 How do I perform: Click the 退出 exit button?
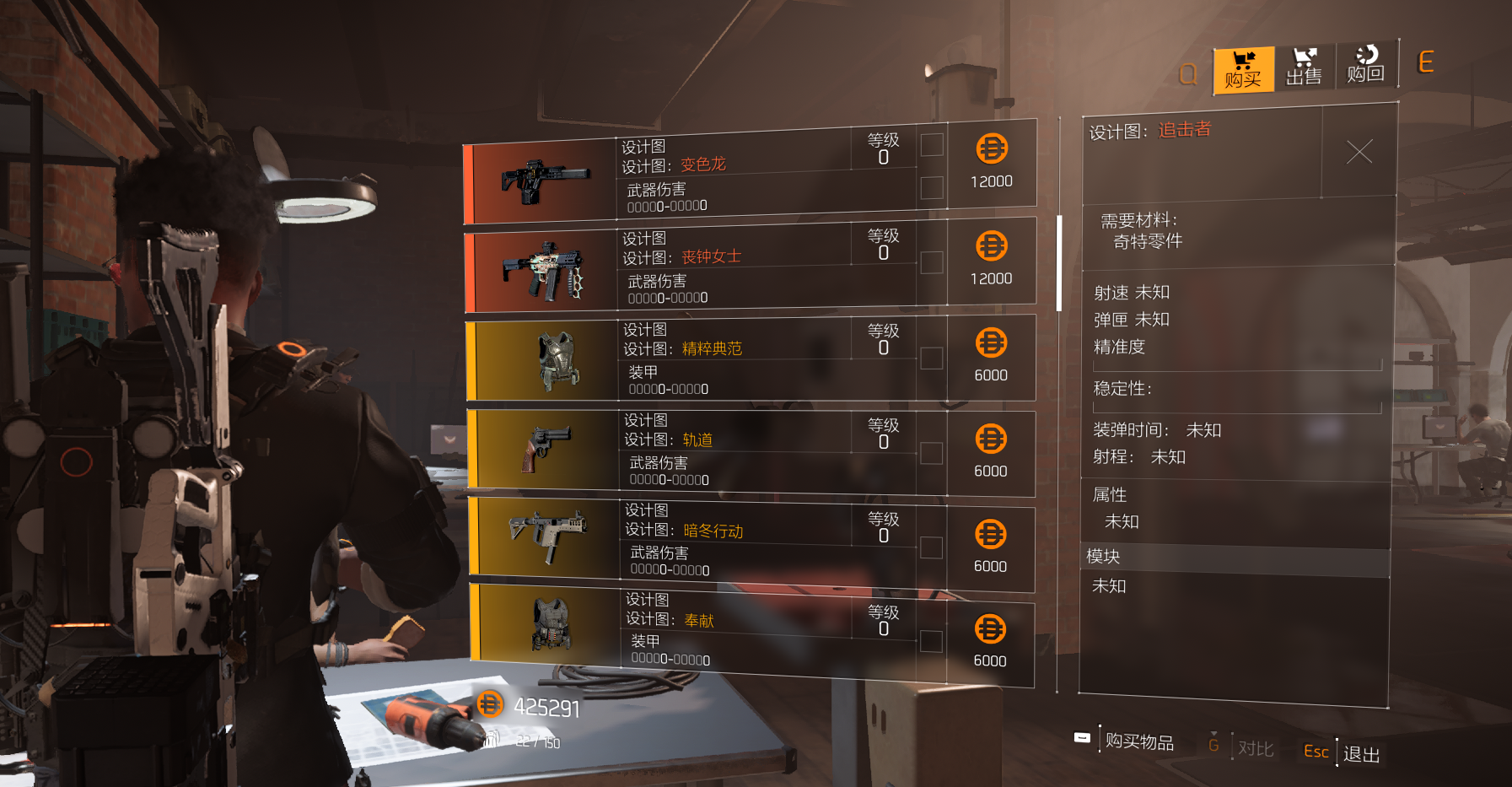[x=1360, y=754]
